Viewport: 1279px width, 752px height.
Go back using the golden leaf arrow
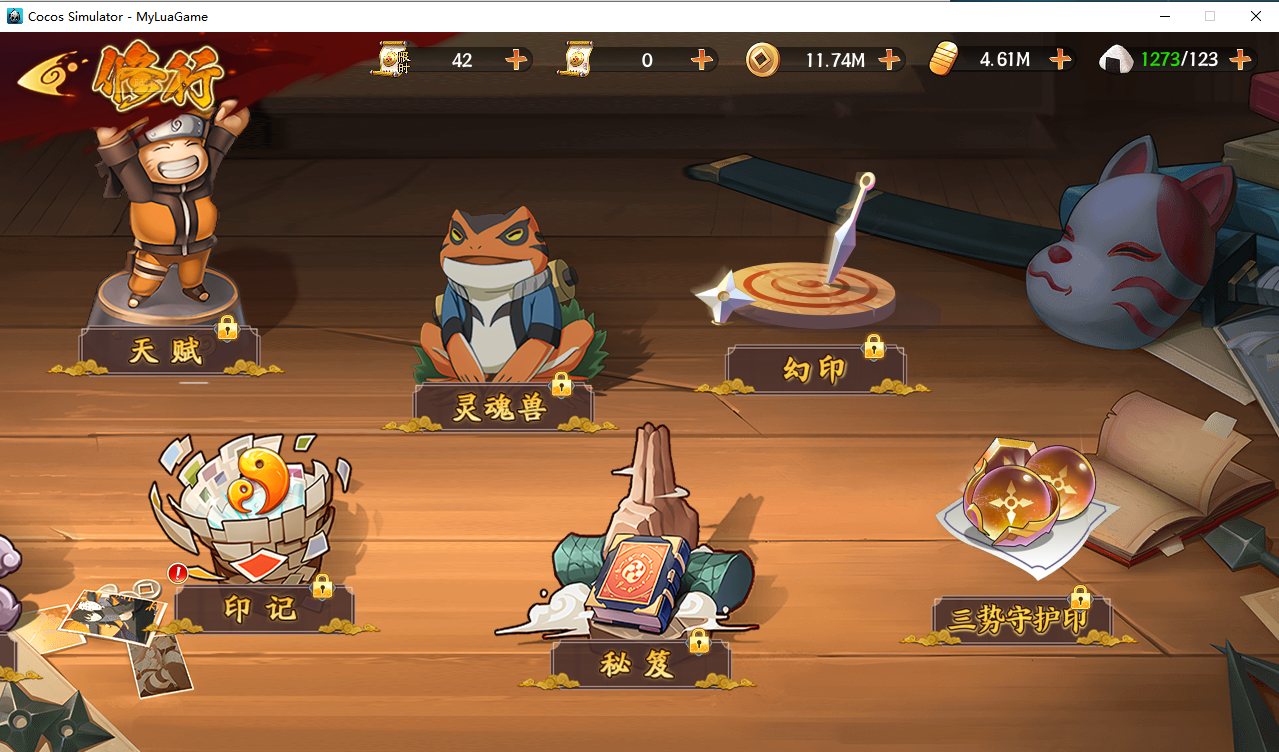coord(50,73)
